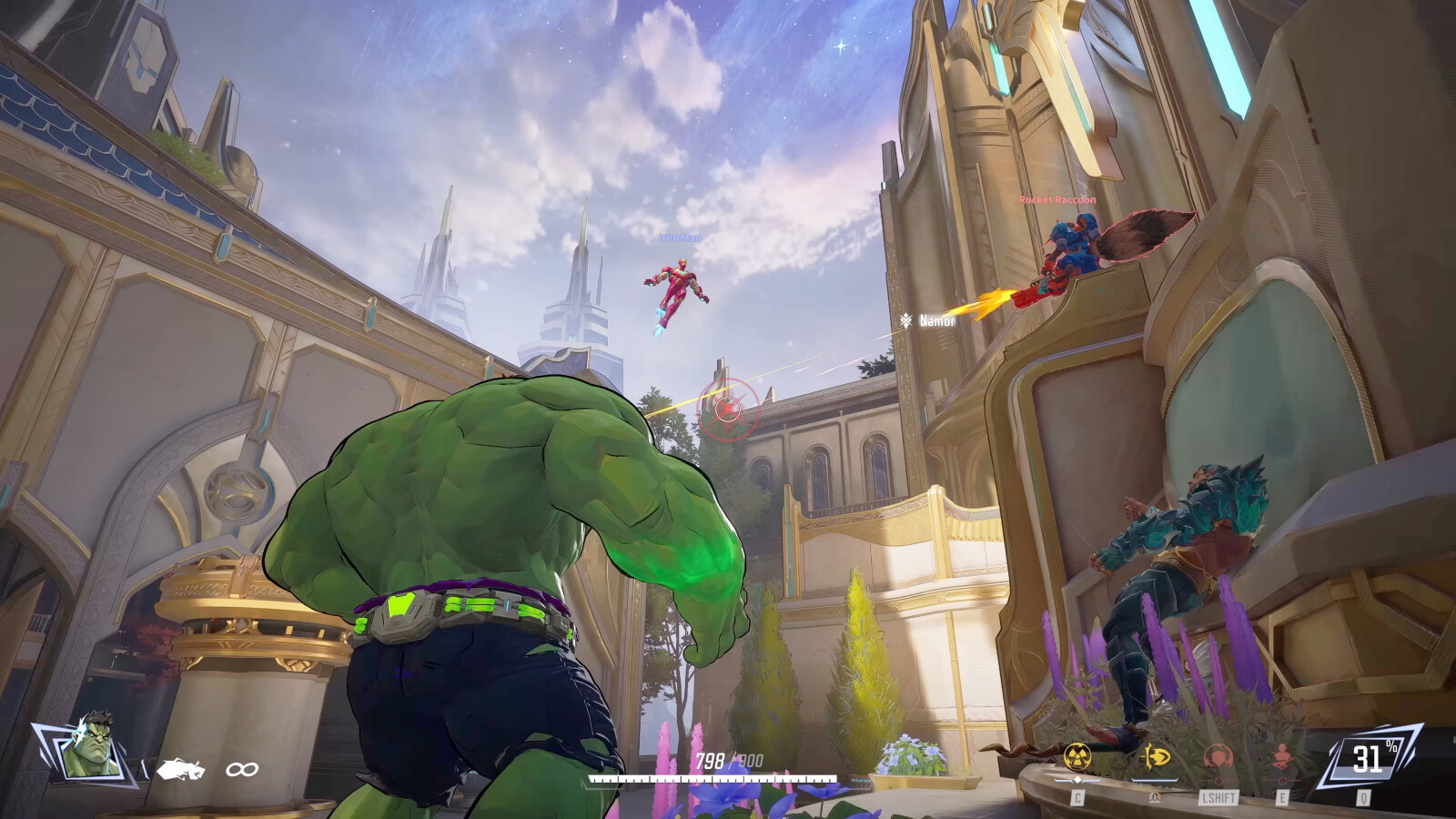Use the yellow leap dash ability
Viewport: 1456px width, 819px height.
coord(1155,756)
